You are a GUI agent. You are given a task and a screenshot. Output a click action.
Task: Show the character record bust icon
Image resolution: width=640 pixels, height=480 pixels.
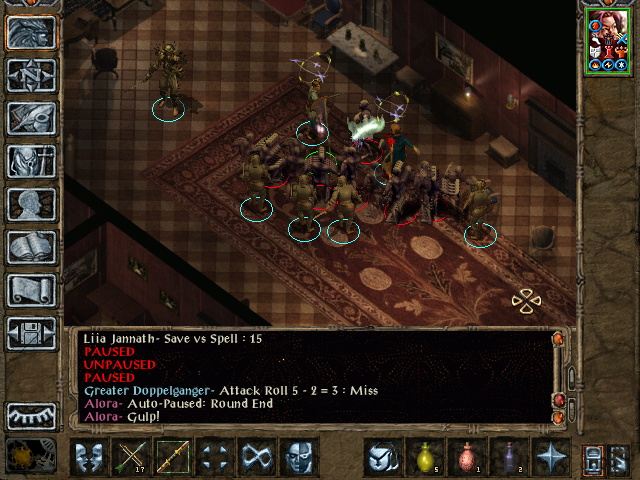(x=32, y=203)
